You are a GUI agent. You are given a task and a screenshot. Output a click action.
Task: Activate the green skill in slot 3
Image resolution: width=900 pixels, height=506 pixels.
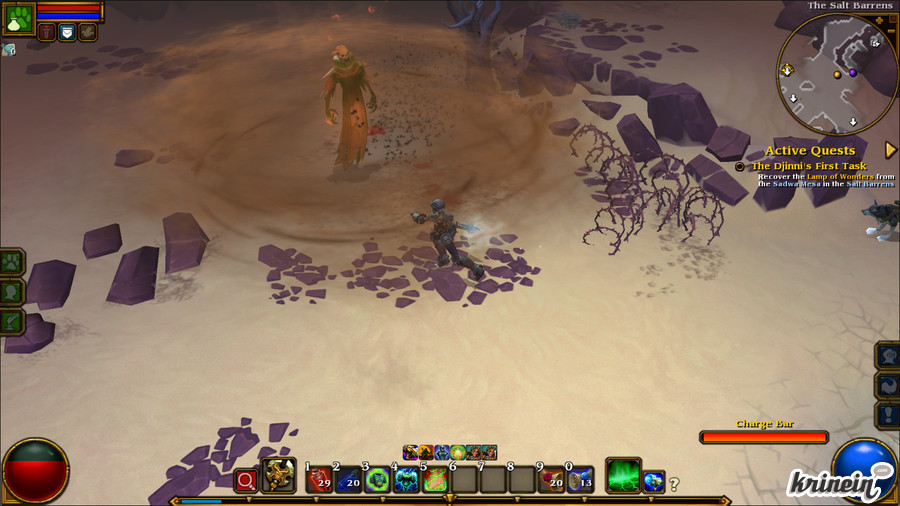[x=377, y=480]
